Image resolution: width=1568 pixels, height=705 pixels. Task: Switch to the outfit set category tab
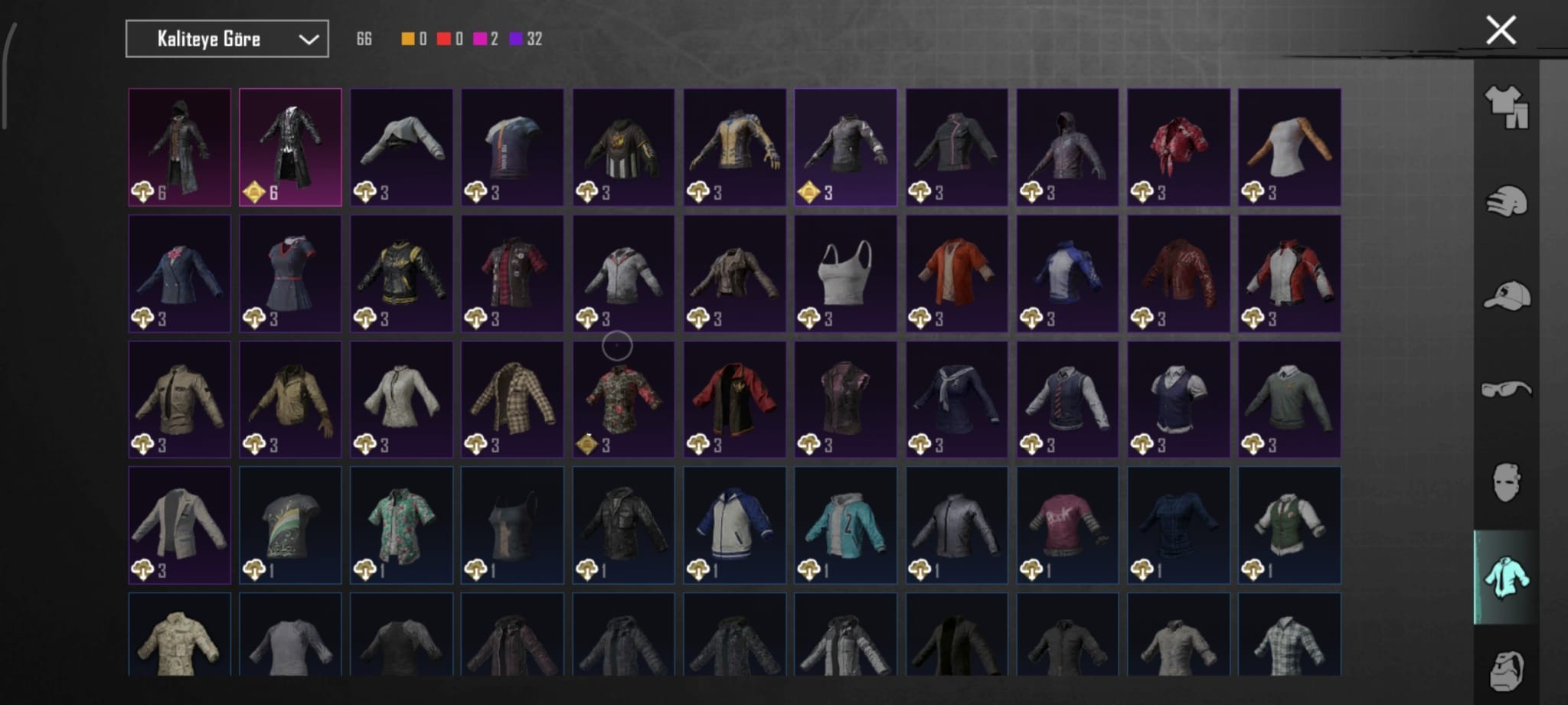point(1506,106)
